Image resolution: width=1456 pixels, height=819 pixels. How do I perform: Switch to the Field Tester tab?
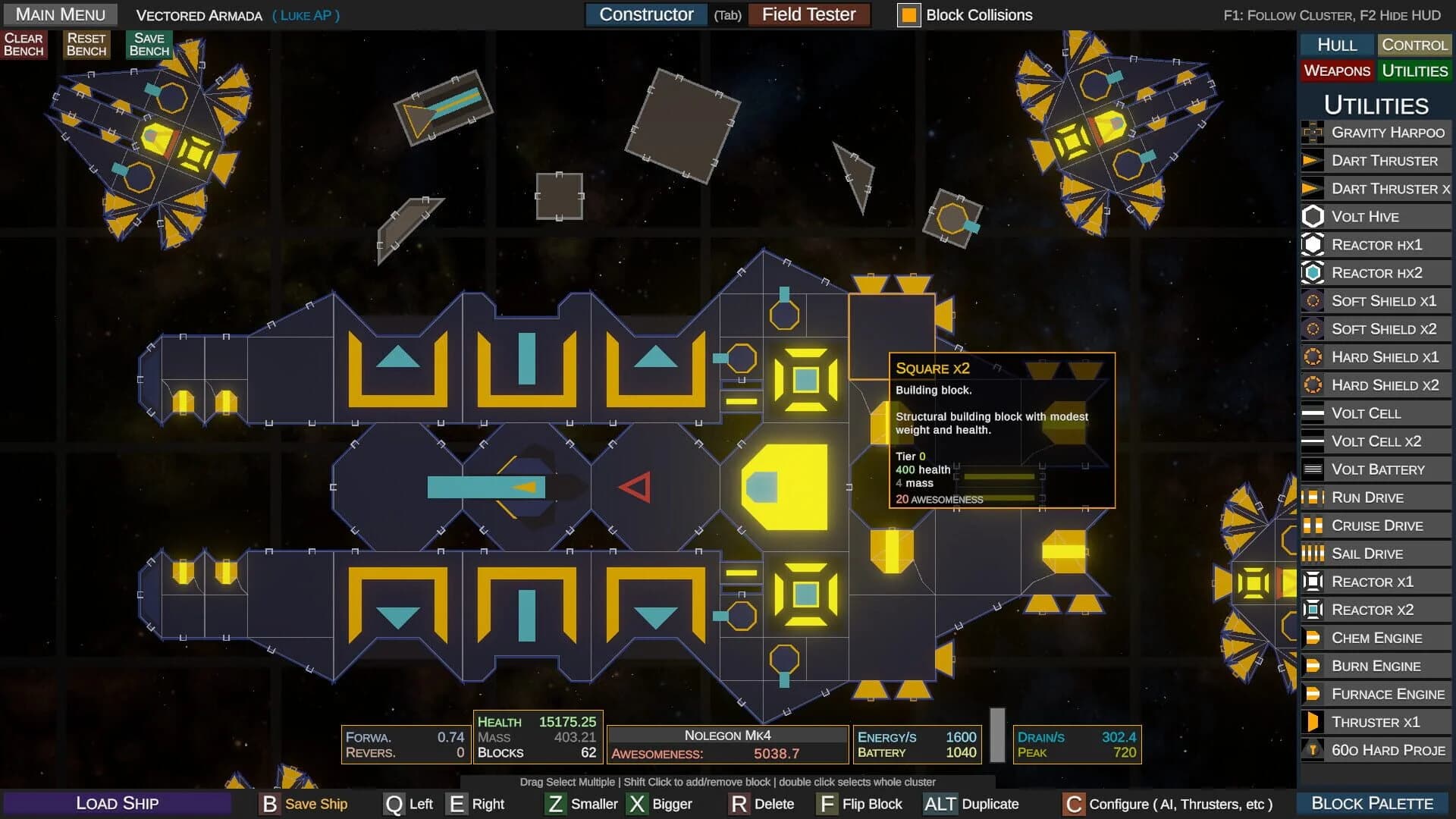[x=808, y=14]
